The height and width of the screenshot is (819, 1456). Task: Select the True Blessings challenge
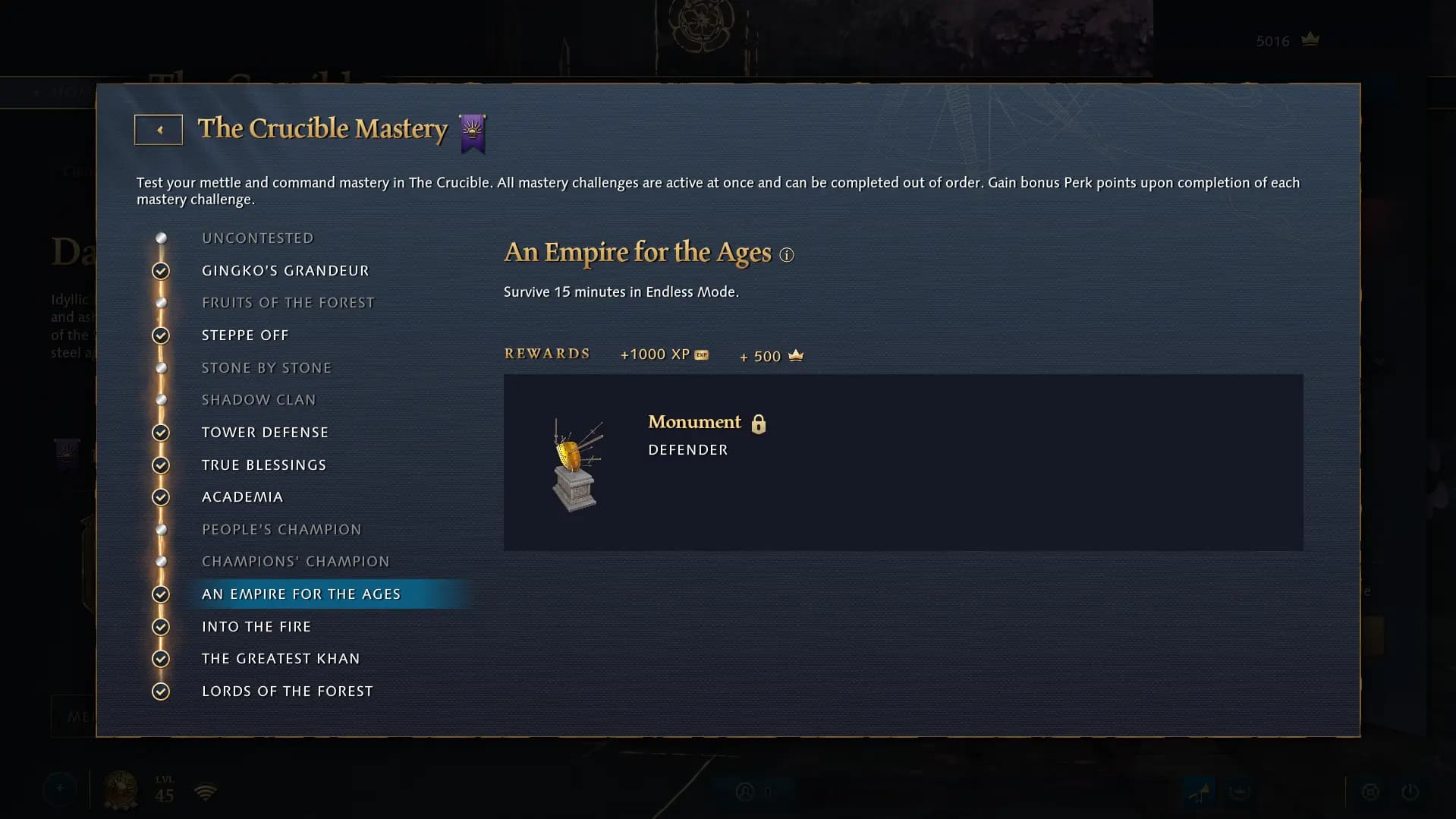[x=263, y=465]
